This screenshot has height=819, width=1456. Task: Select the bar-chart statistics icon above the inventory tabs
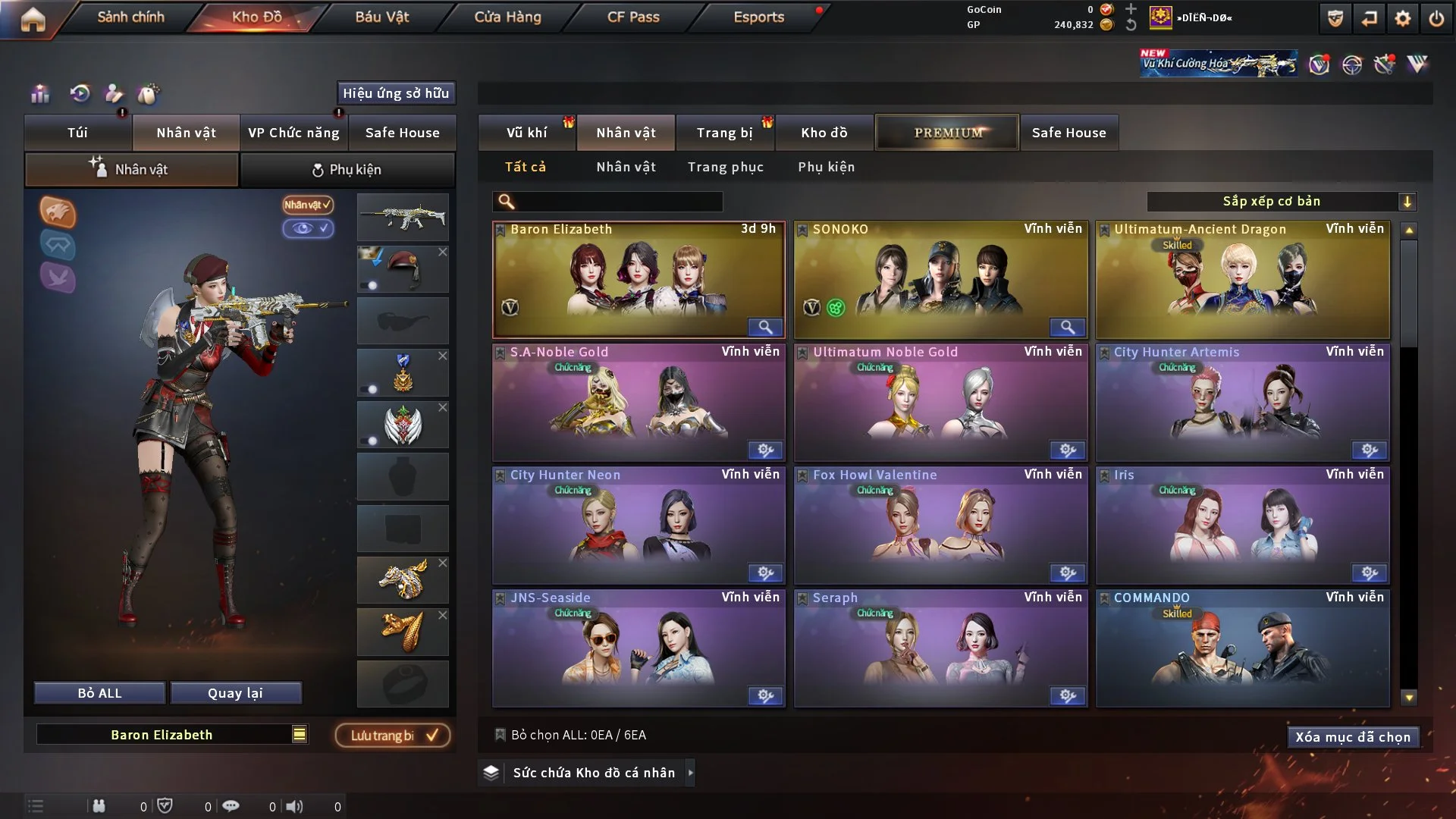[x=40, y=95]
